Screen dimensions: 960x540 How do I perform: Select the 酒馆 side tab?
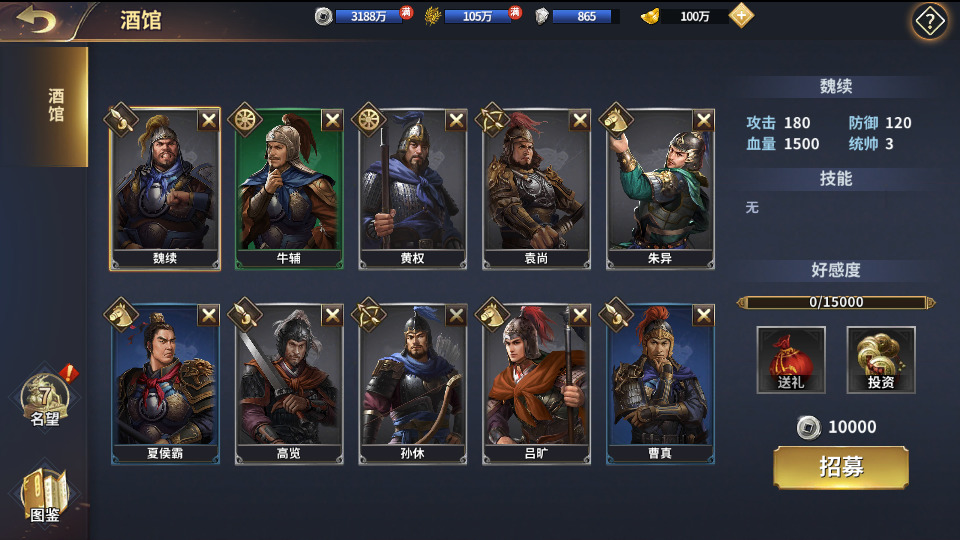[56, 106]
